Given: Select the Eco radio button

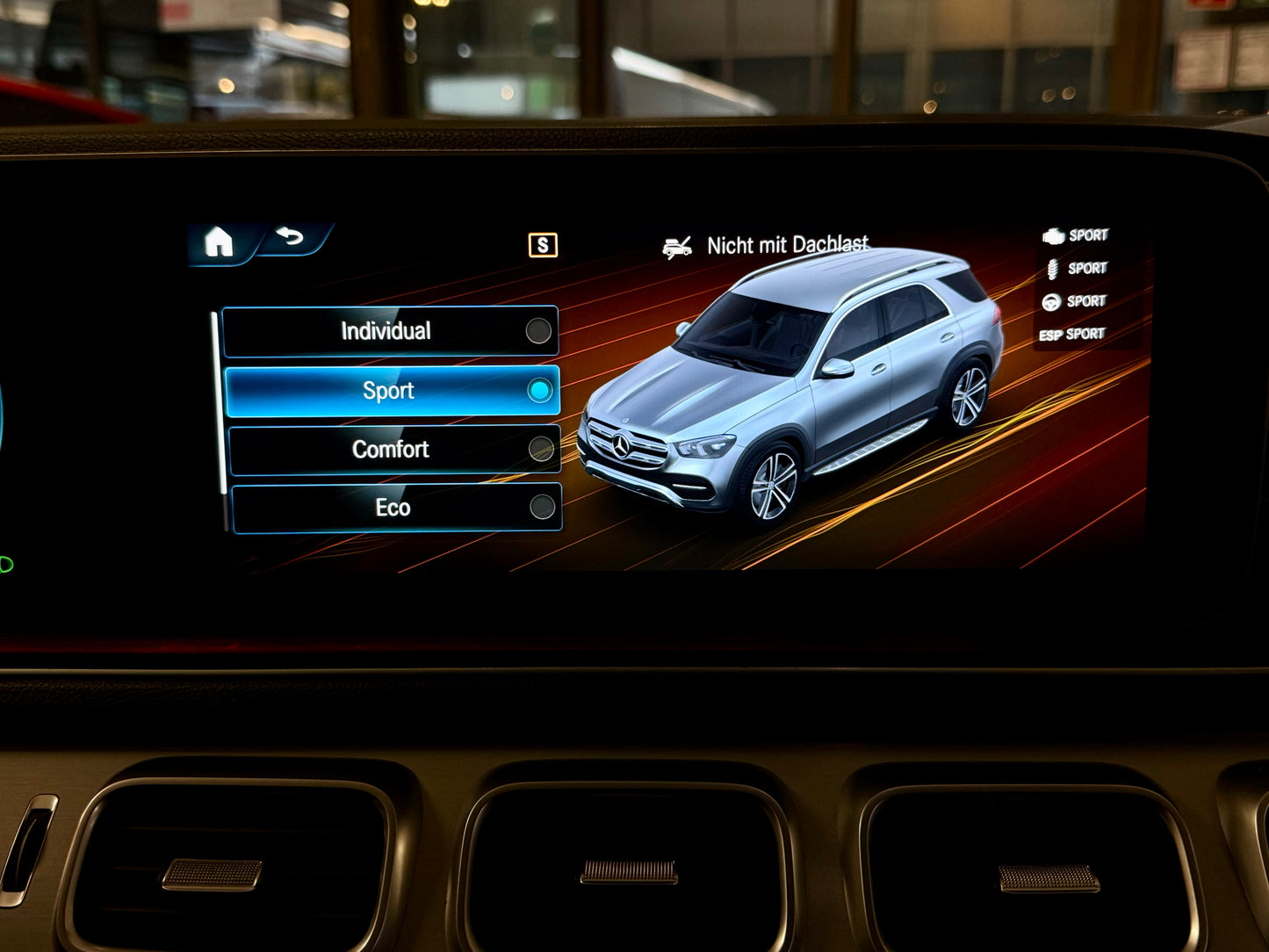Looking at the screenshot, I should [x=540, y=507].
